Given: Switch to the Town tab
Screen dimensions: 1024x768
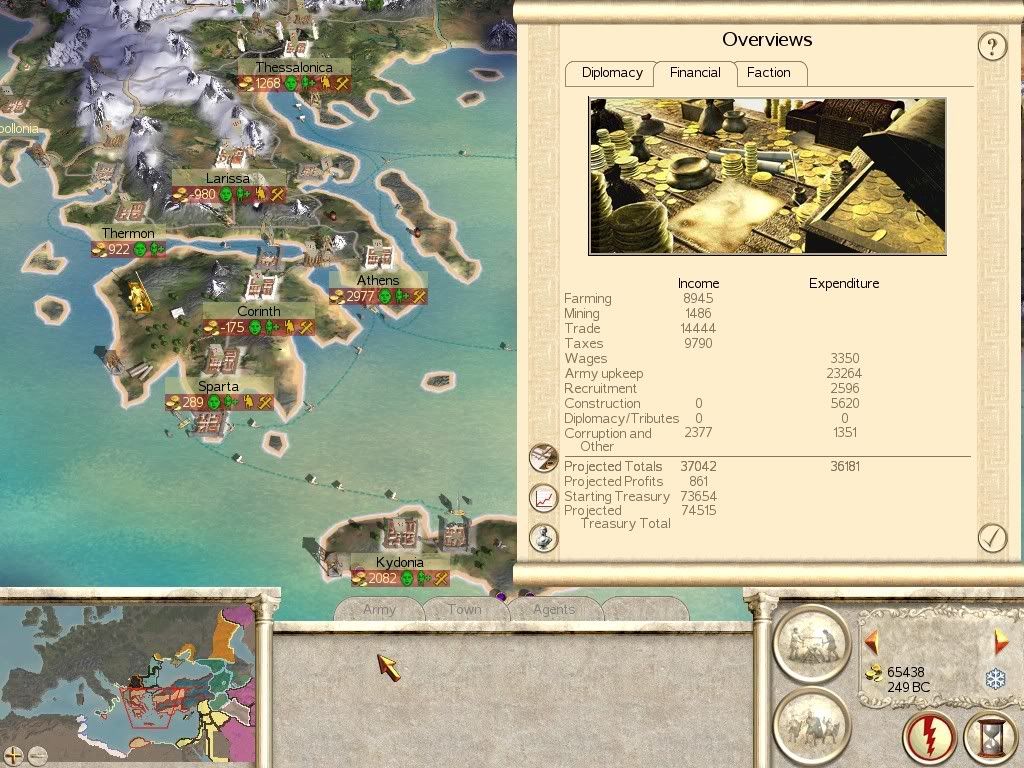Looking at the screenshot, I should pos(464,609).
